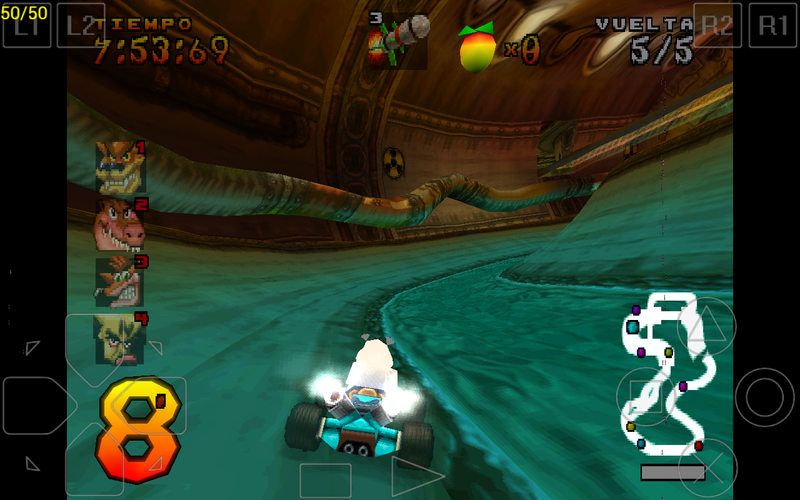Screen dimensions: 800x500
Task: Pick Crash Bandicoot's third-place portrait
Action: (120, 281)
